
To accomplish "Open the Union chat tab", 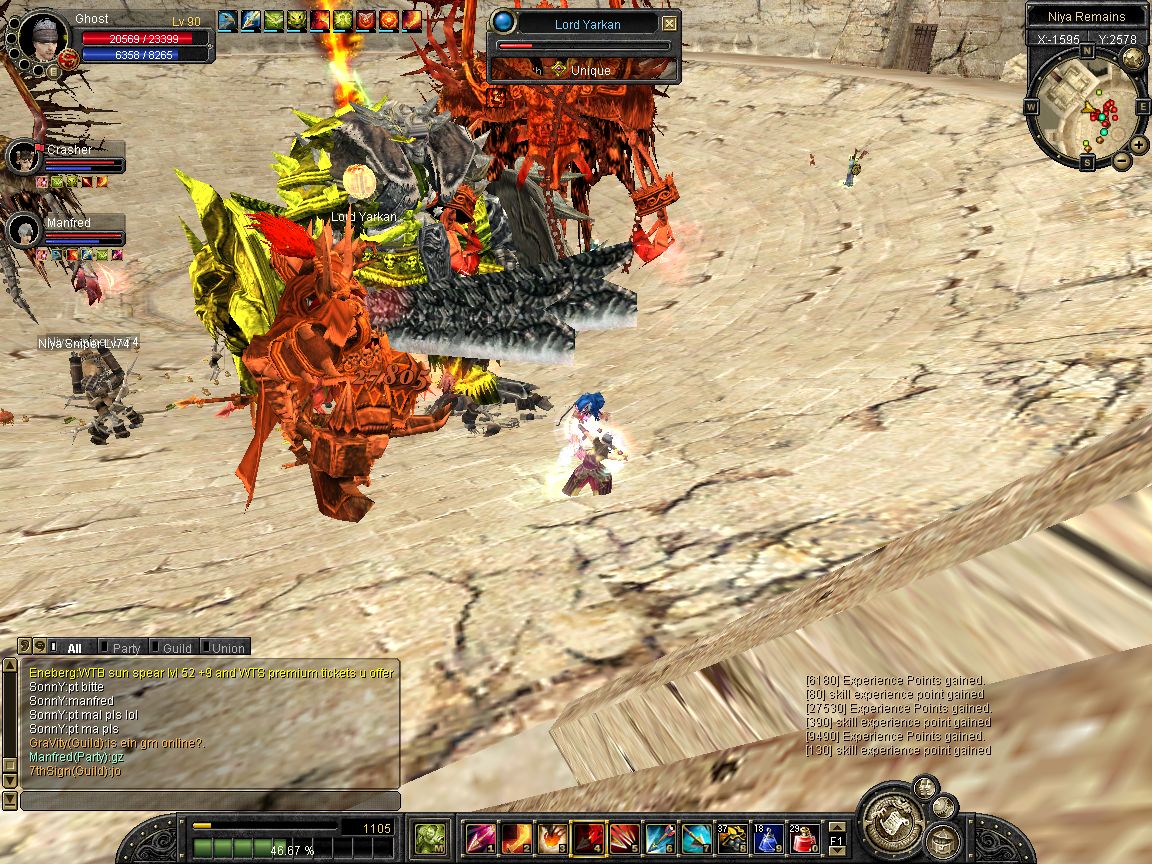I will 226,648.
